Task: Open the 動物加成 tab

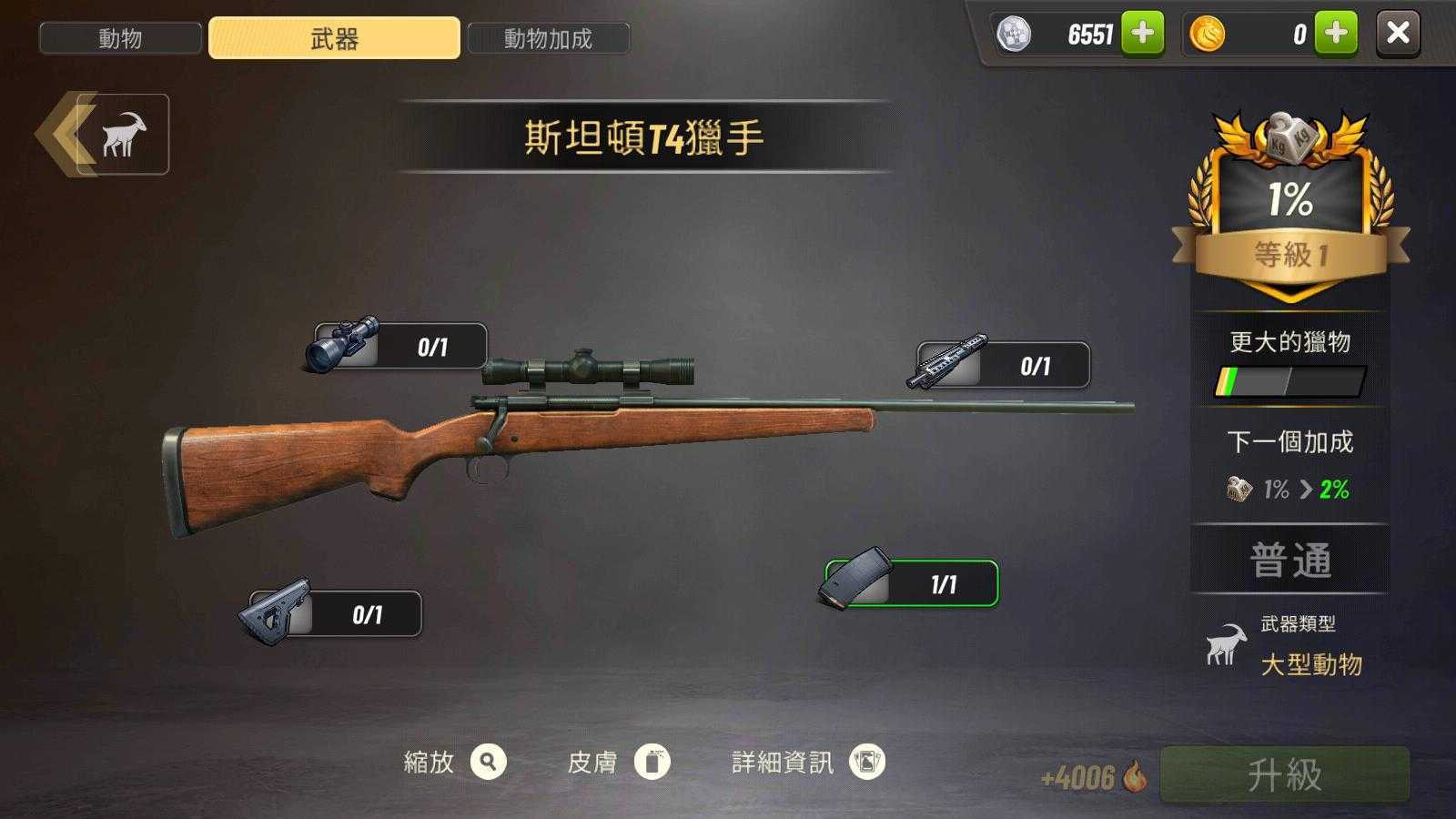Action: click(x=548, y=38)
